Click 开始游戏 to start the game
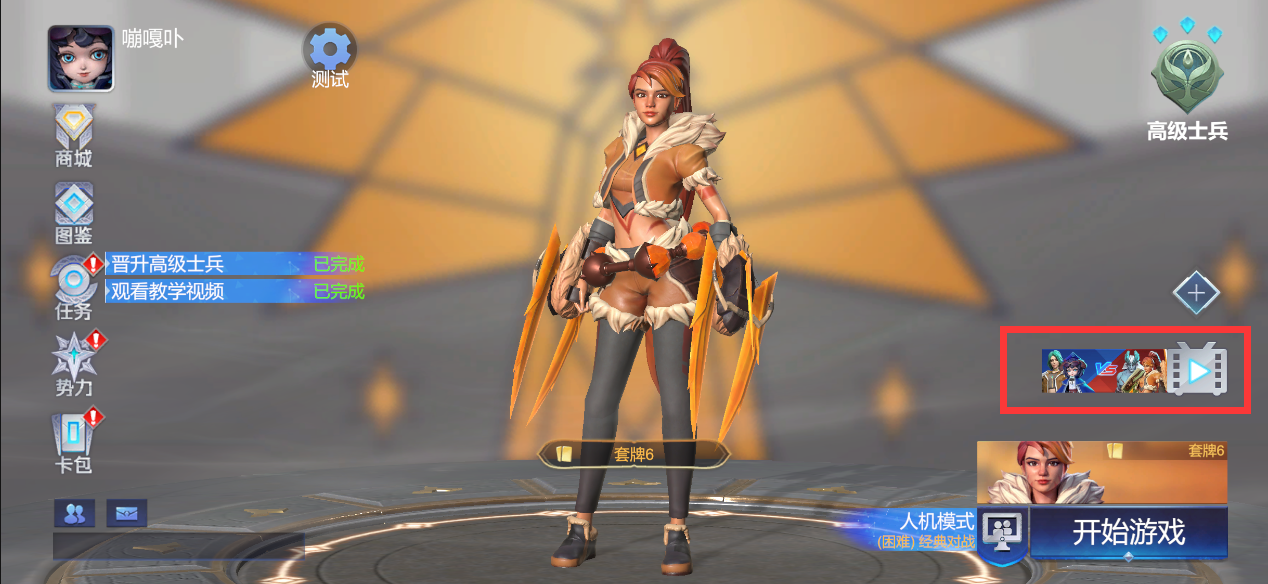 click(x=1128, y=532)
